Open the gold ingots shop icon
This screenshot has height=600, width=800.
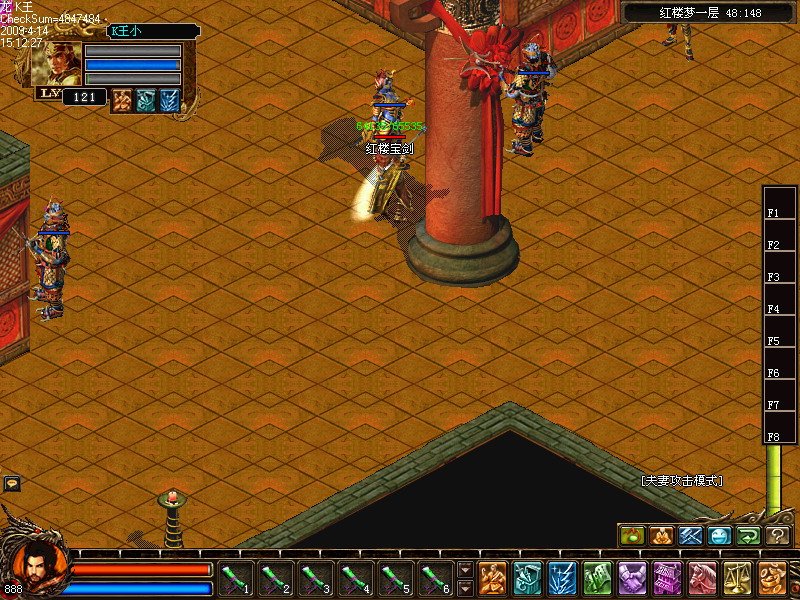tap(772, 578)
